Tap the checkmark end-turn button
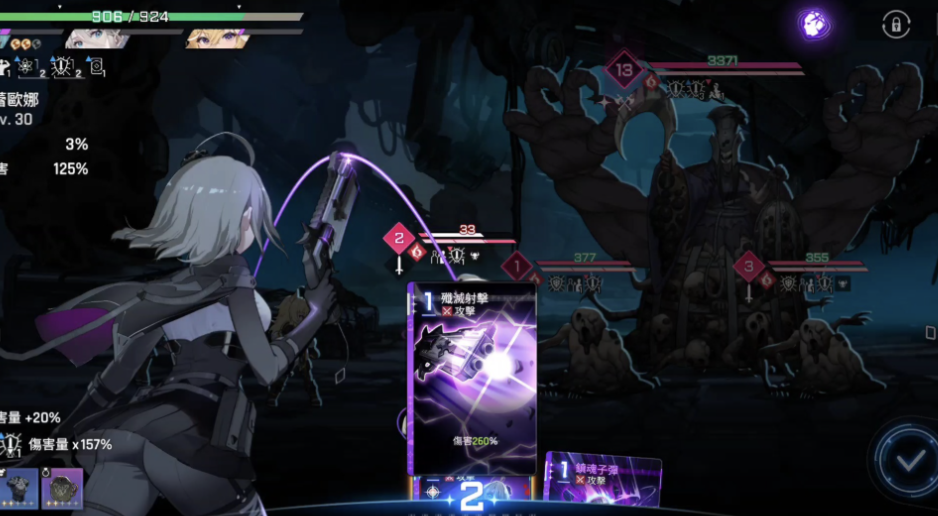The width and height of the screenshot is (938, 516). coord(908,461)
